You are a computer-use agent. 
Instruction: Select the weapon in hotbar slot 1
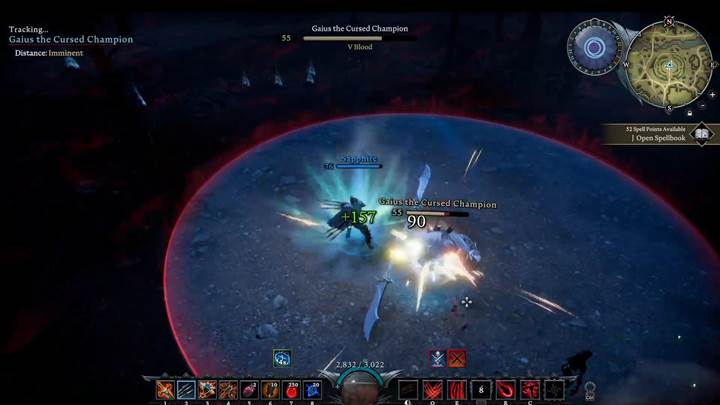point(164,390)
